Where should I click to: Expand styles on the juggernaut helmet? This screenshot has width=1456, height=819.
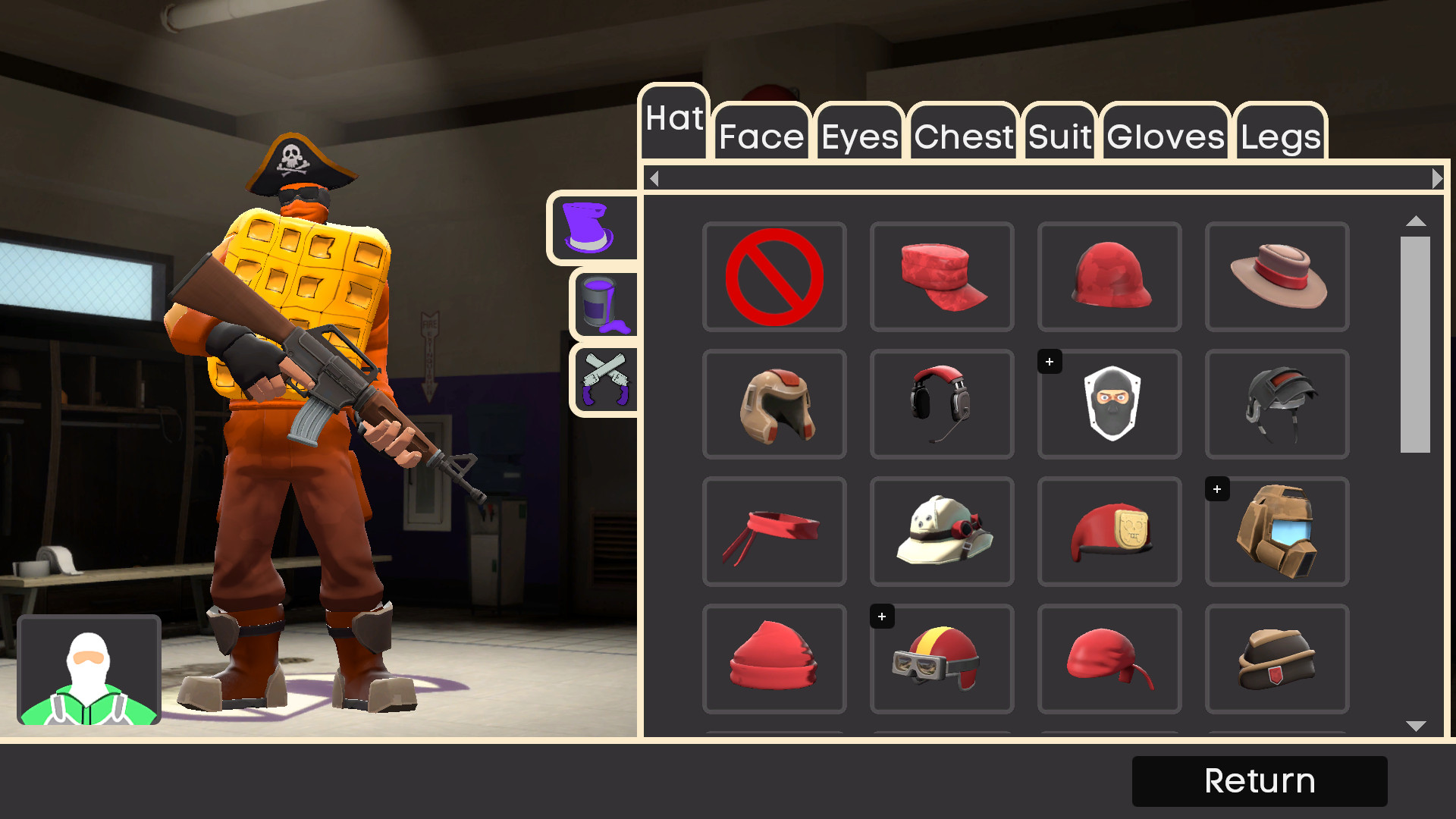coord(1217,489)
